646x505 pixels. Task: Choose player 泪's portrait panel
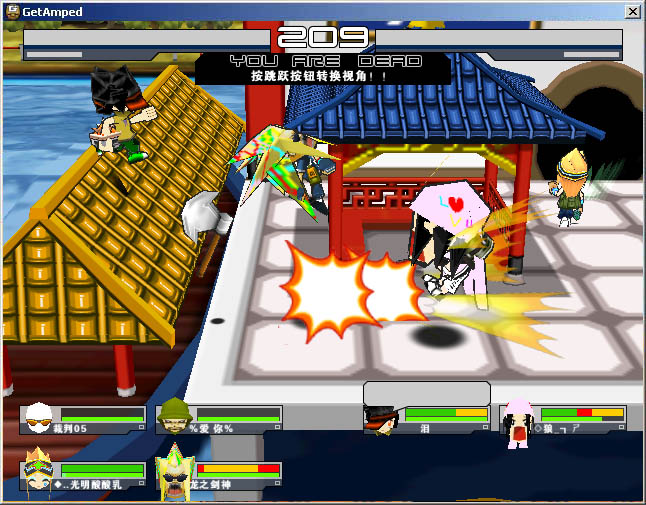[381, 419]
